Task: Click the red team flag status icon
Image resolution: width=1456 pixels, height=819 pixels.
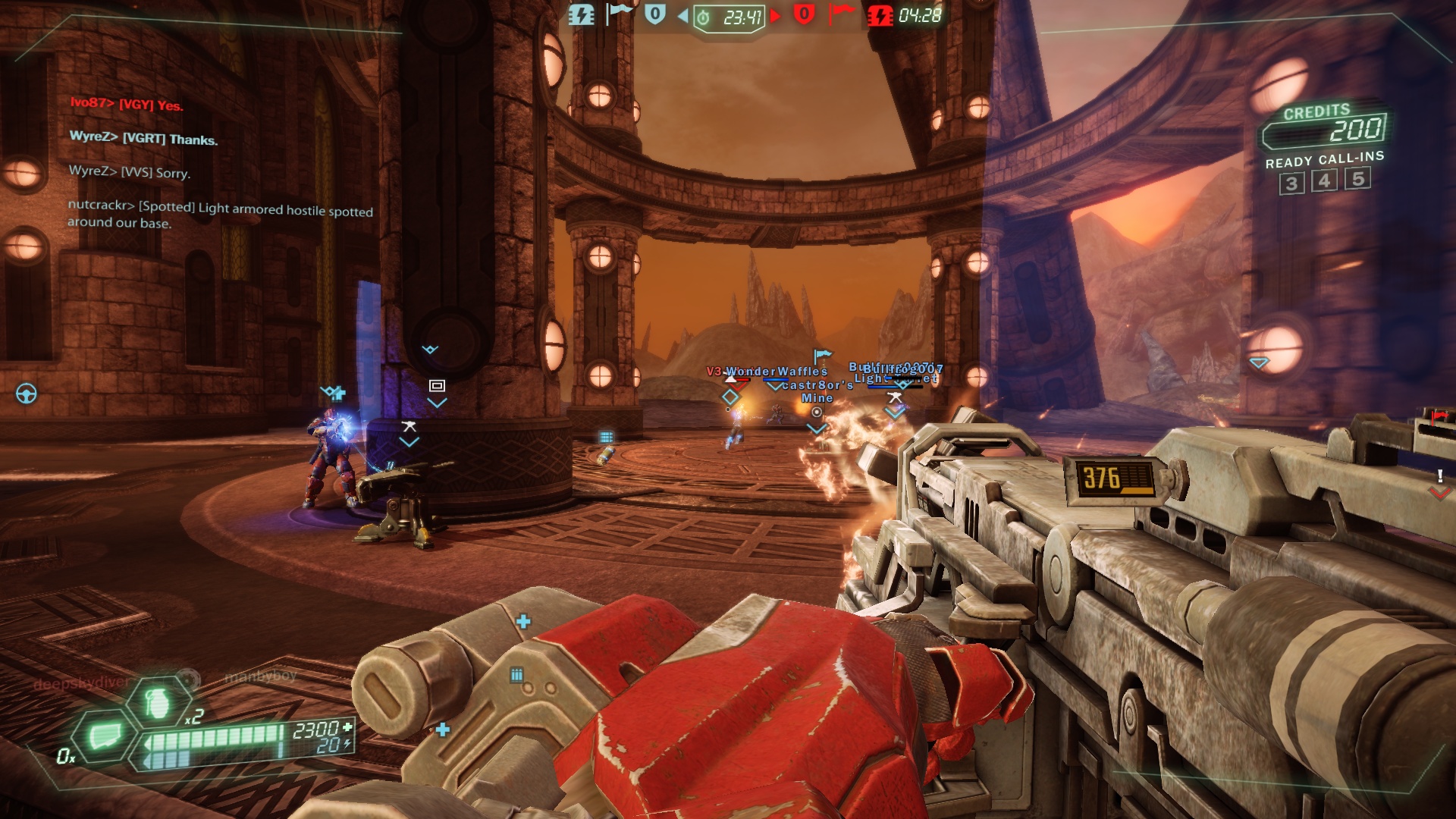Action: (840, 14)
